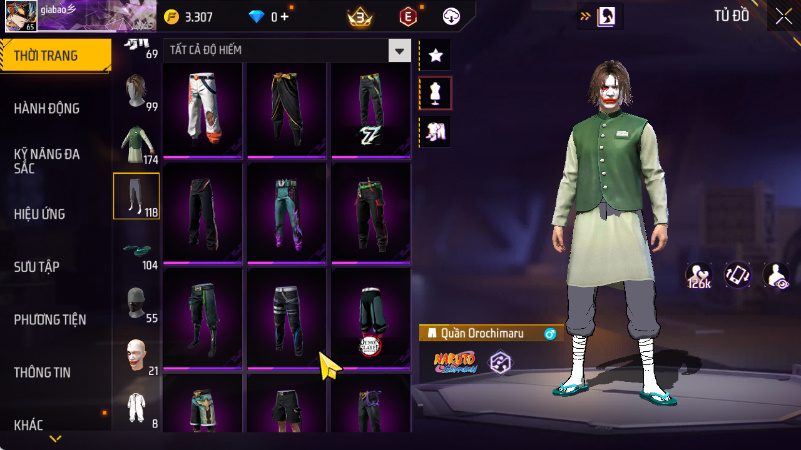Pick the white pants with orange flames
The width and height of the screenshot is (801, 450).
coord(204,109)
